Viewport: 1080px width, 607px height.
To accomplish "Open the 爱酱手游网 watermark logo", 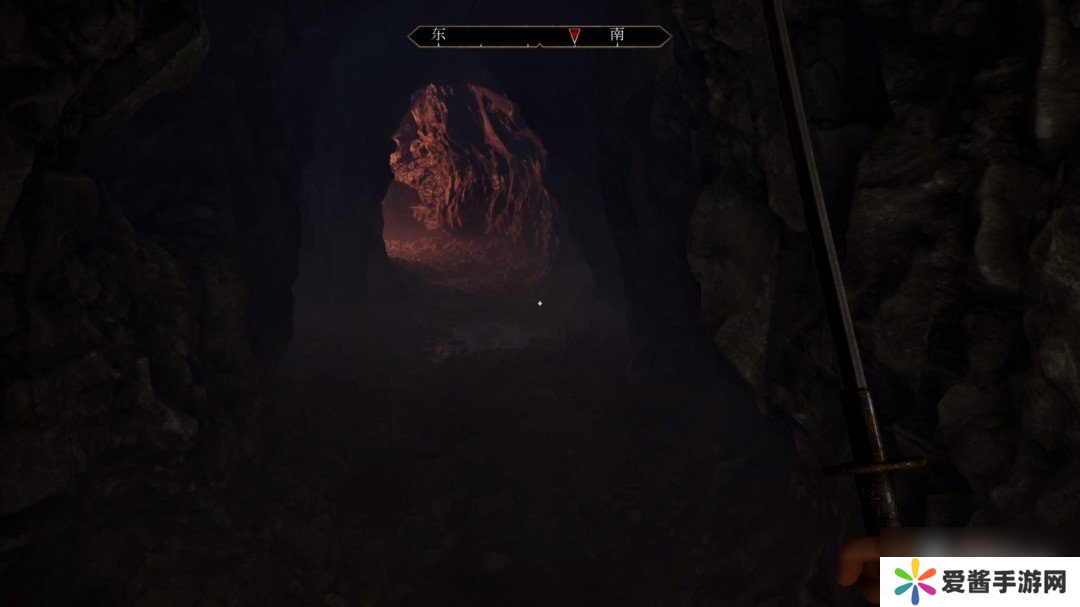I will tap(979, 581).
